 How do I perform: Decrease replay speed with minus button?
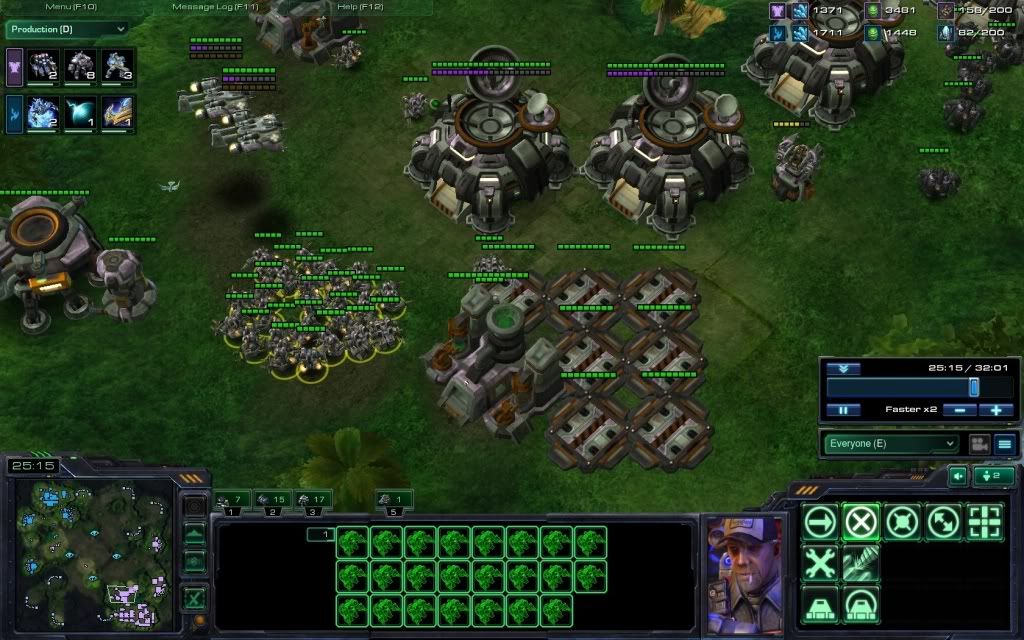(959, 410)
